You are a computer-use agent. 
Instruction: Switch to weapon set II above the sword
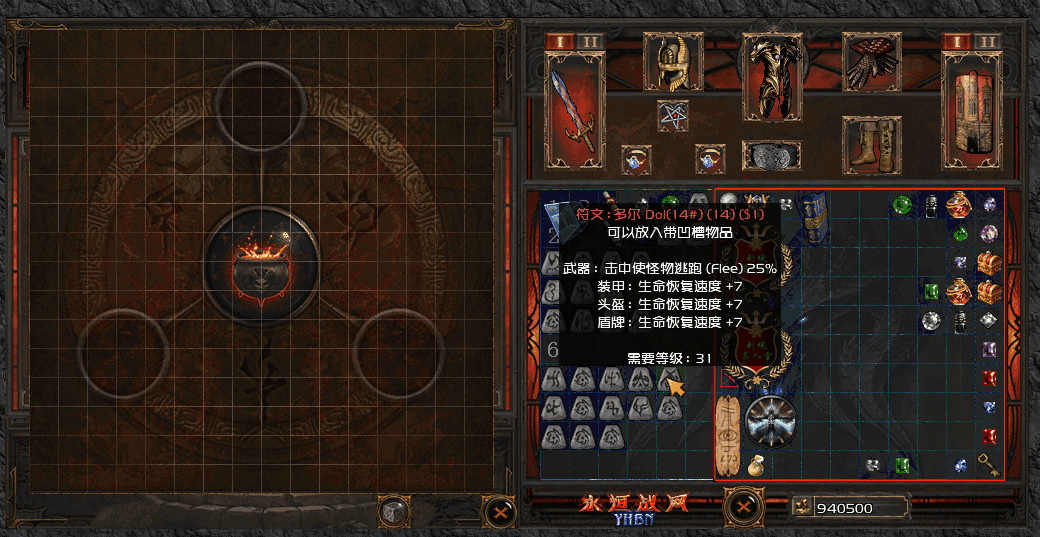(588, 41)
